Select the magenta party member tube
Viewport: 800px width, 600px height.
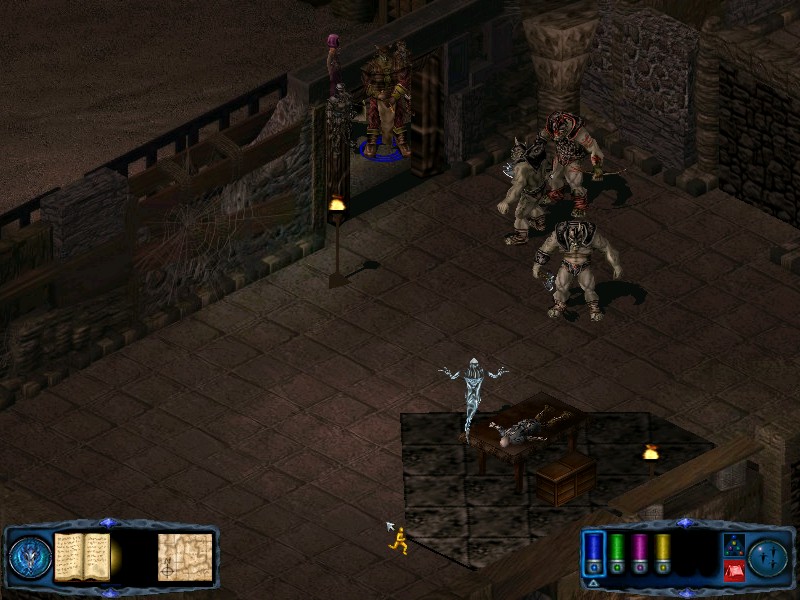click(x=640, y=551)
